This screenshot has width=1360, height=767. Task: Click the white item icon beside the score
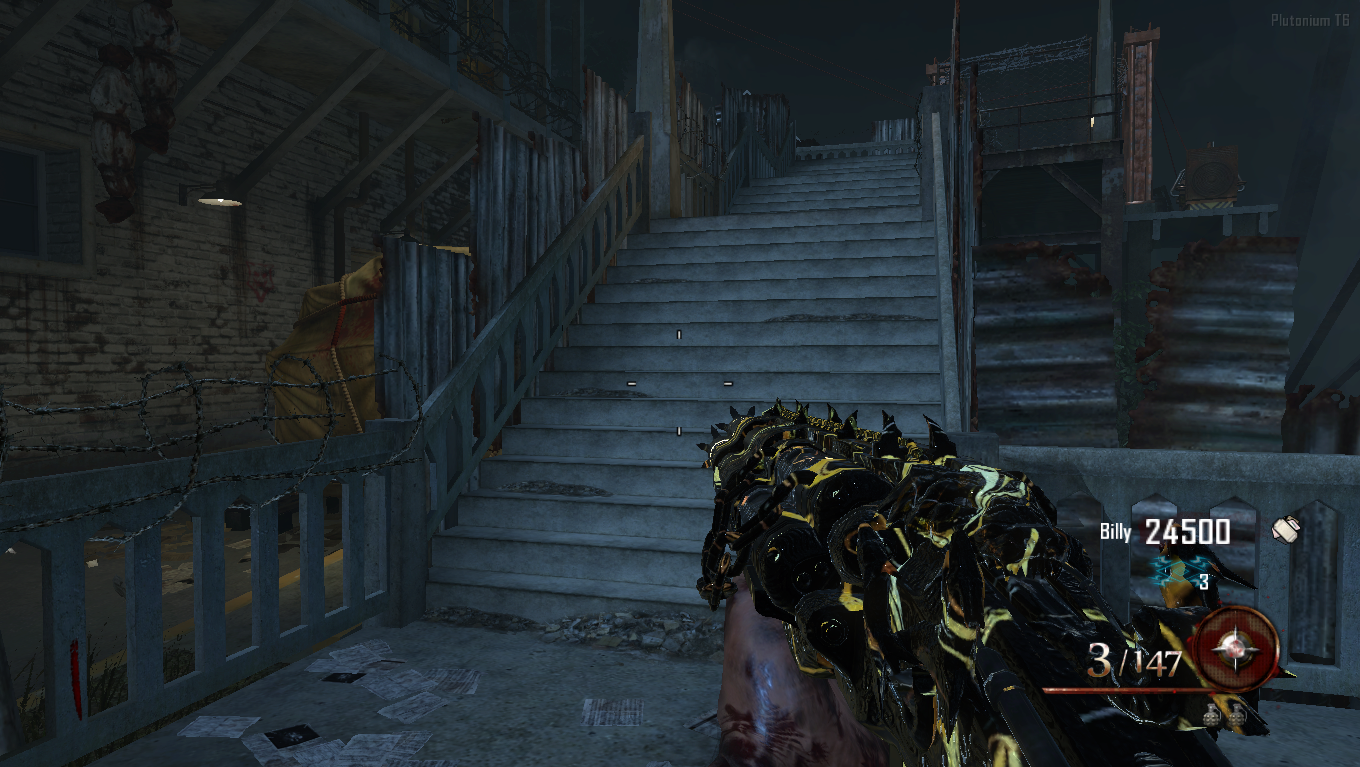click(1284, 530)
